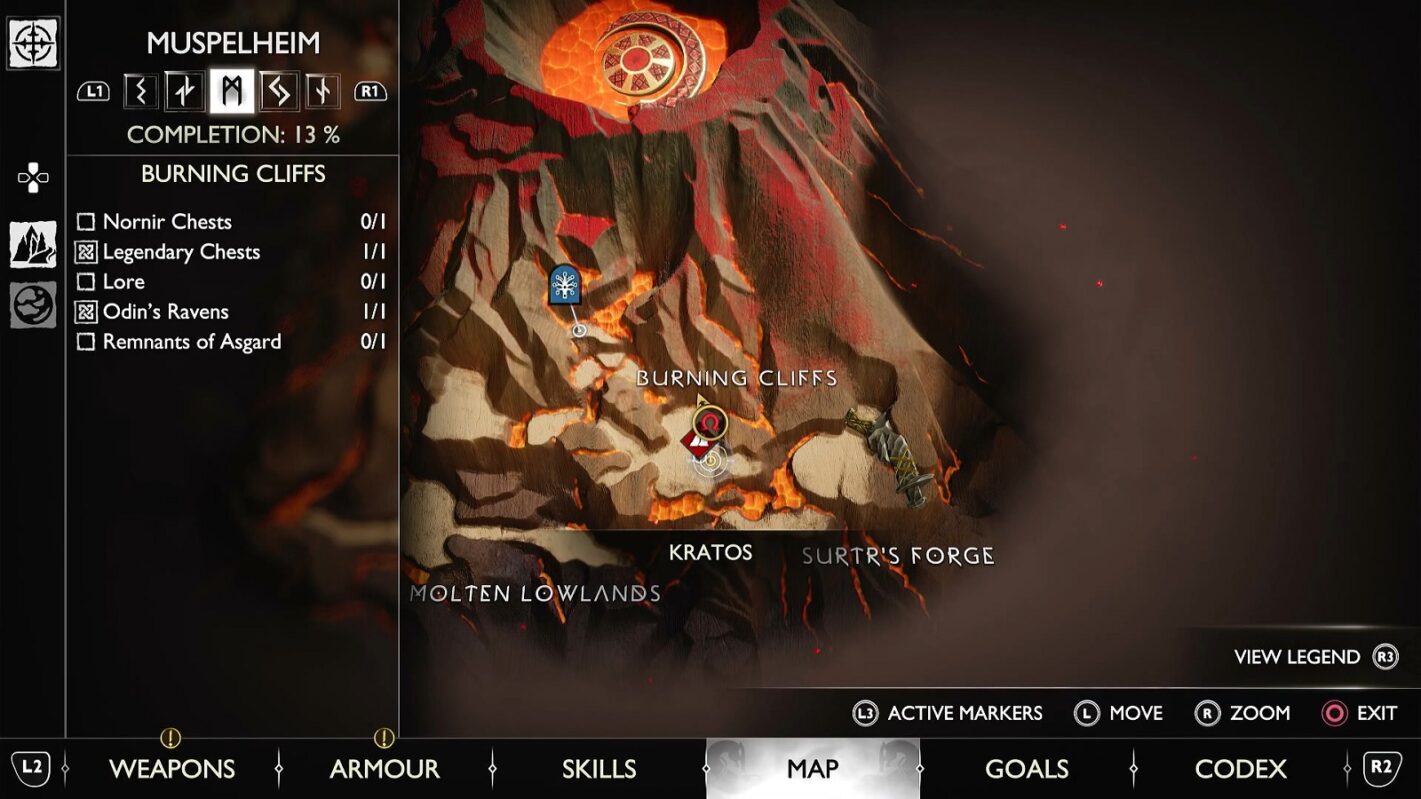
Task: Click the blue Mystic Gateway map marker
Action: click(566, 285)
